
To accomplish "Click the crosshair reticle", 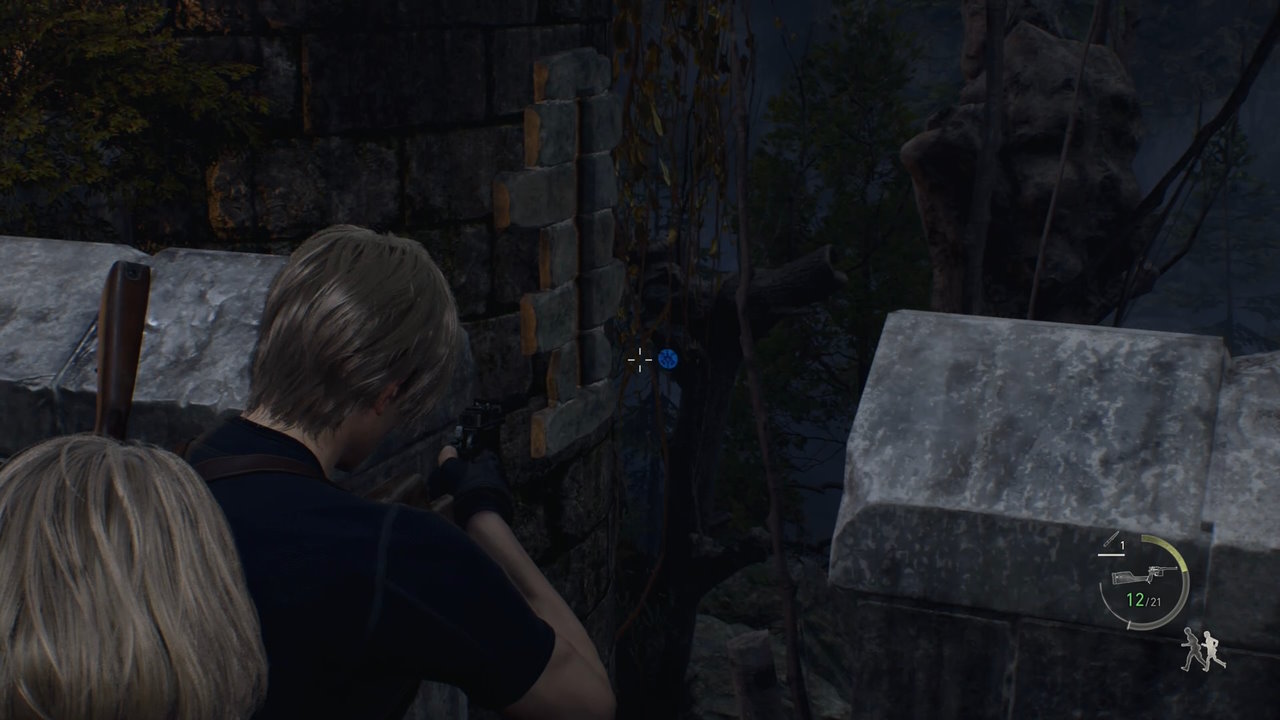I will point(638,359).
